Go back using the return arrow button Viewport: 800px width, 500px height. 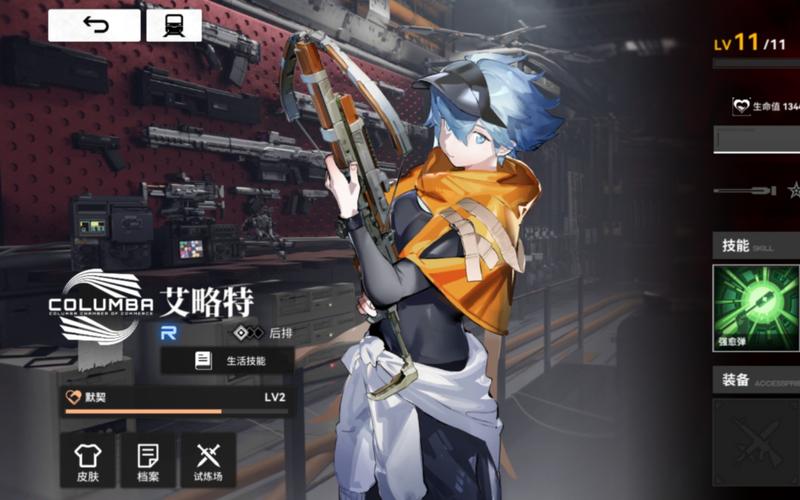[x=94, y=25]
